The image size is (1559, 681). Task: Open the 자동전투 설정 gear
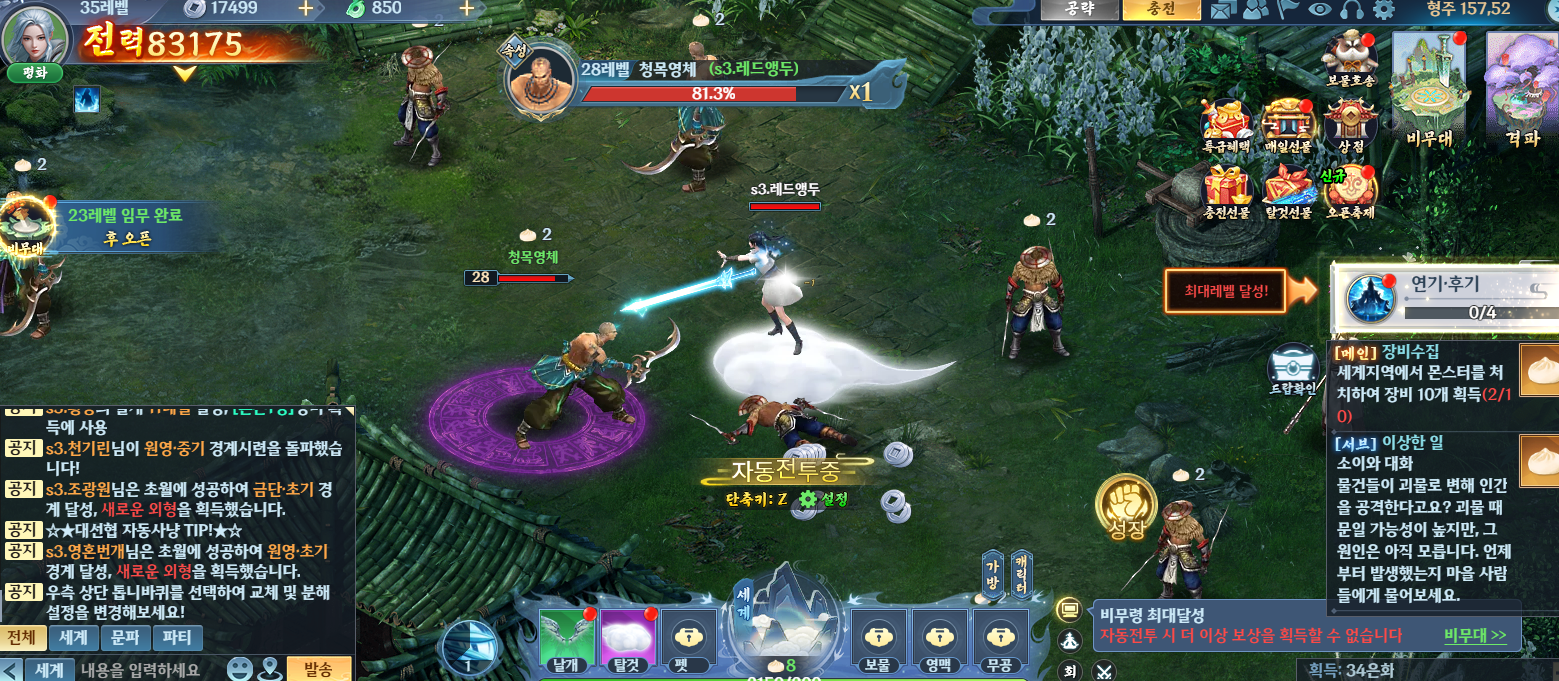click(x=808, y=499)
